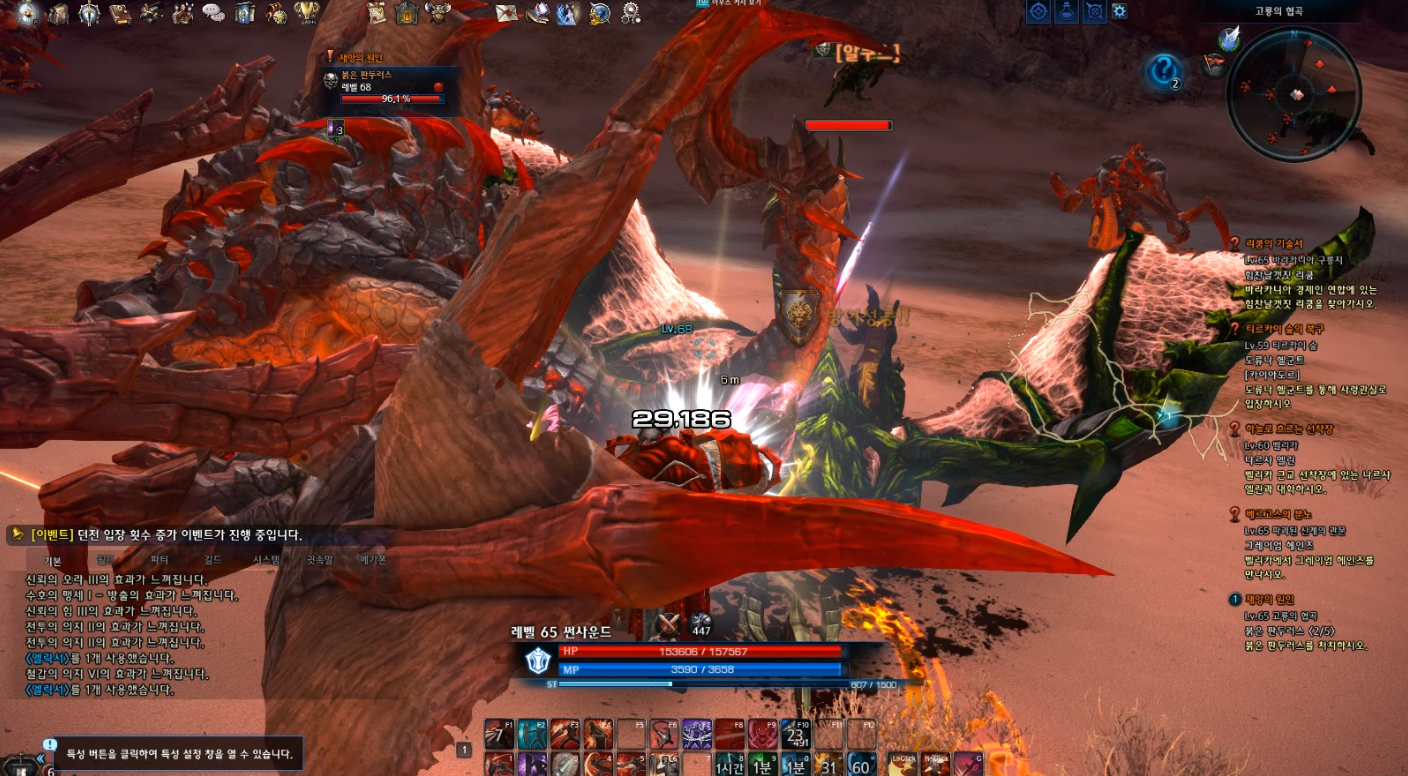Open the speech-bubble social menu
Screen dimensions: 1408x776
[213, 13]
